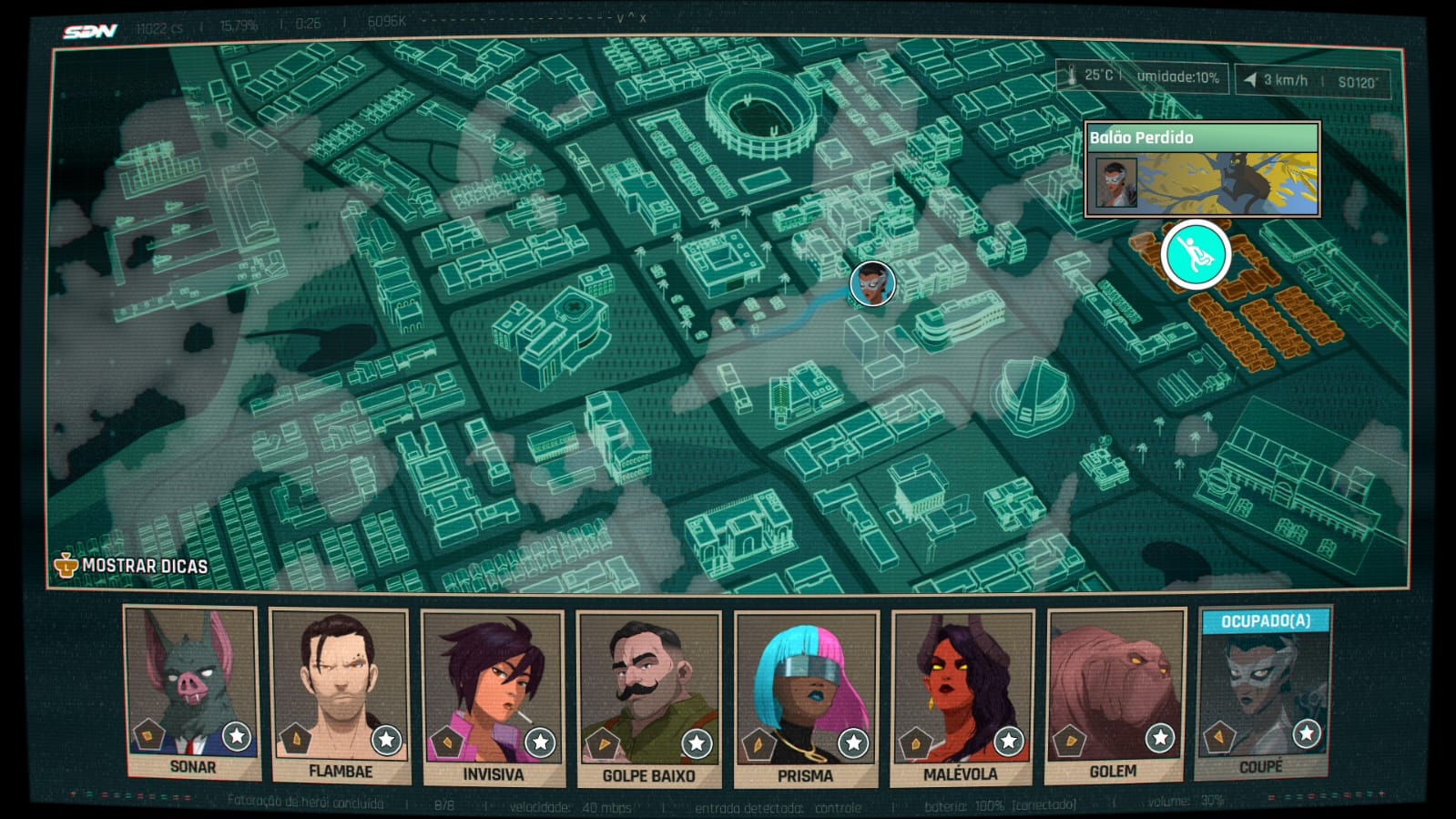The image size is (1456, 819).
Task: Pick the Golem hero card
Action: (x=1115, y=695)
